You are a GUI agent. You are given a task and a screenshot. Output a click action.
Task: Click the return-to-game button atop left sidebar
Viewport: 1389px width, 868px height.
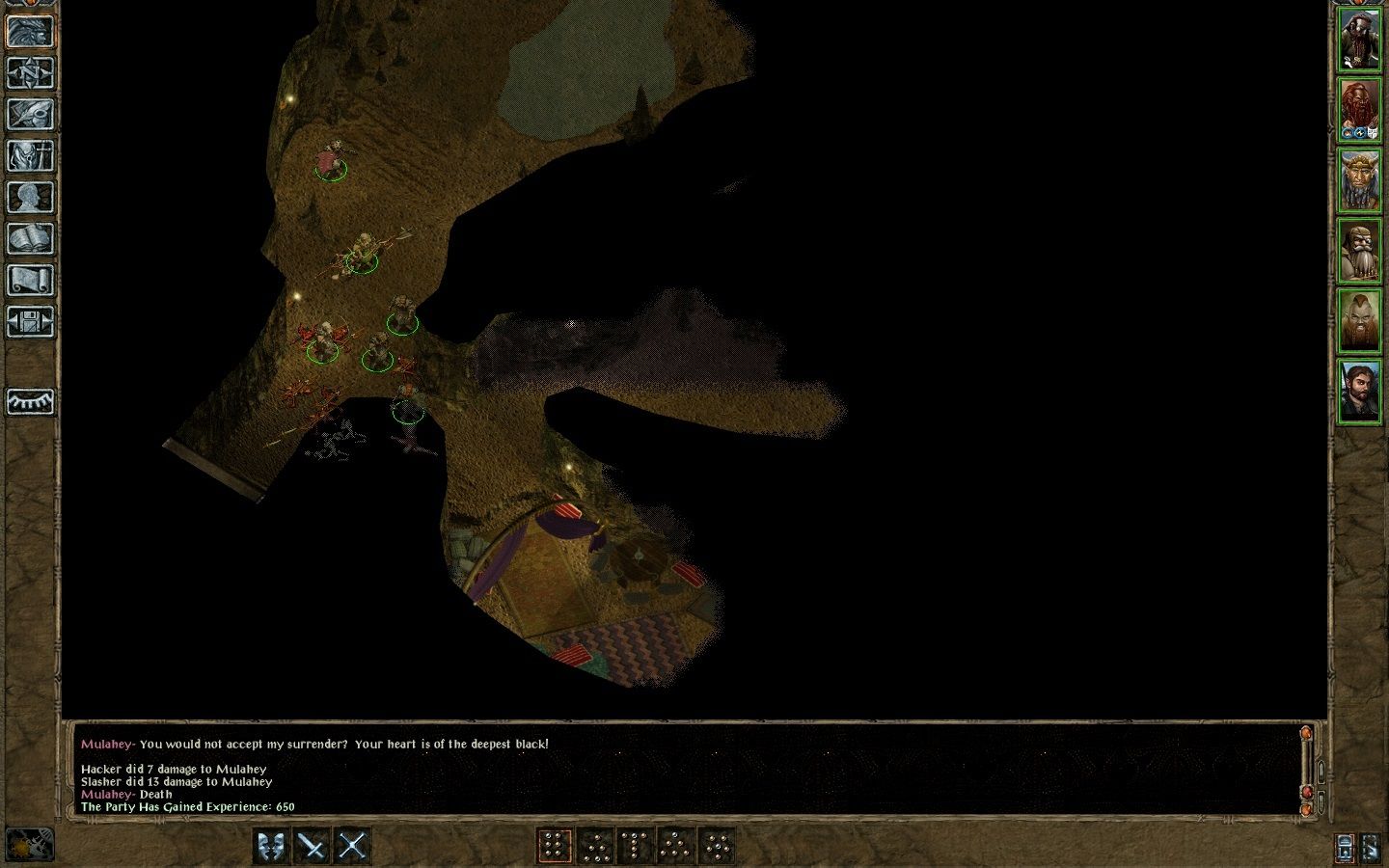(x=30, y=31)
